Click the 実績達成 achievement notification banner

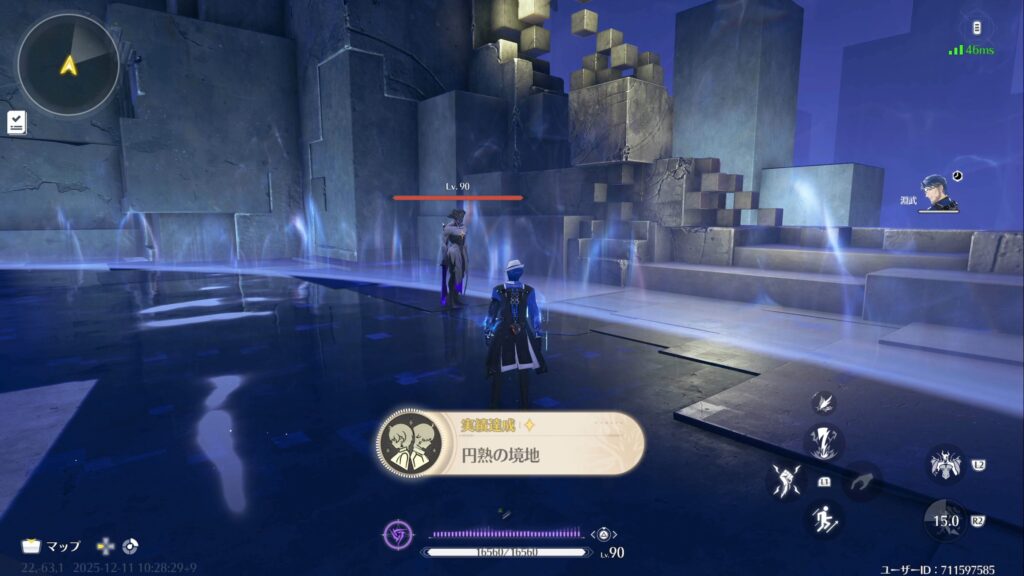click(x=510, y=442)
